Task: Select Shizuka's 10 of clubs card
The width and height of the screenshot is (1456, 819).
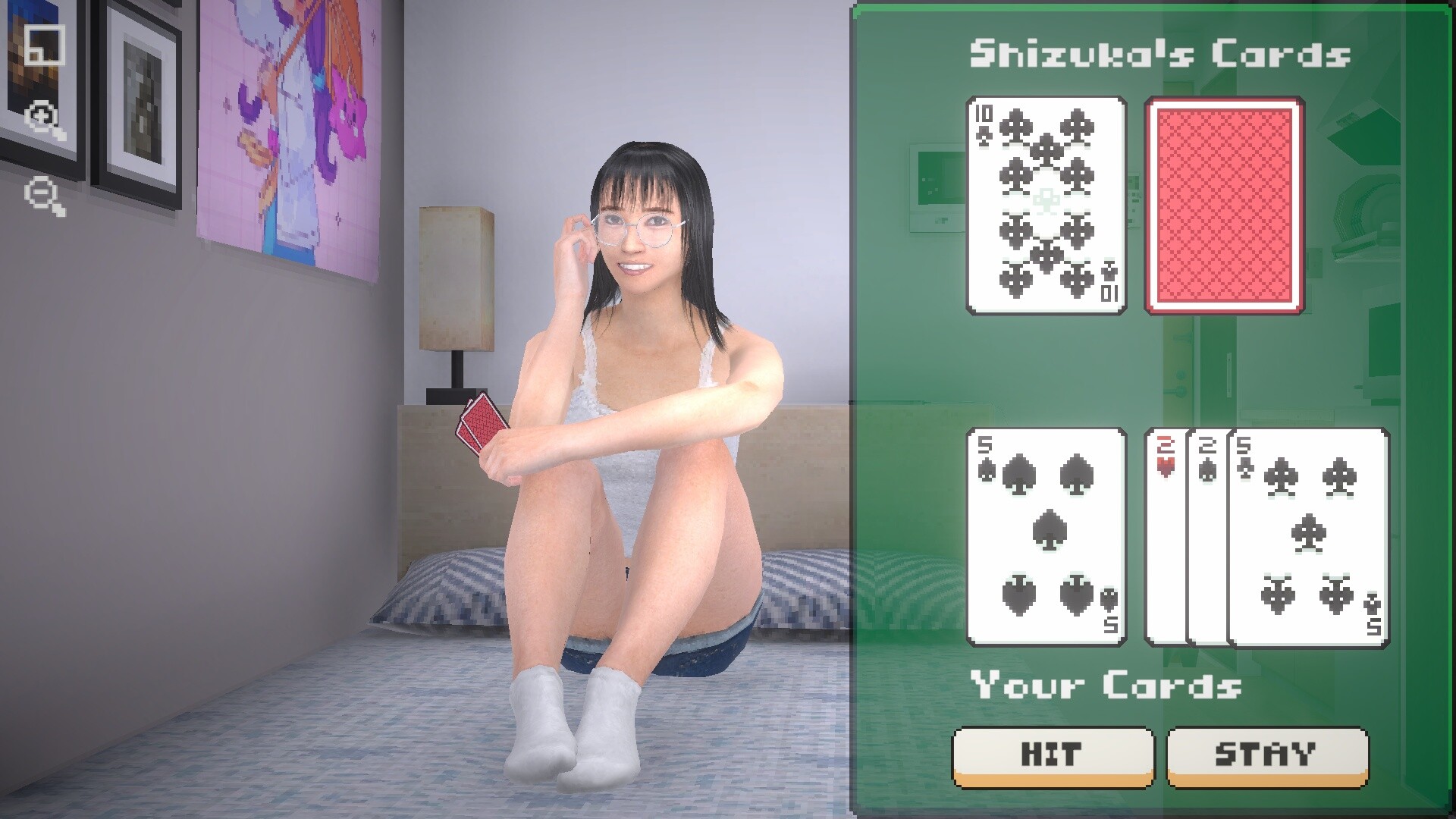Action: pyautogui.click(x=1044, y=205)
